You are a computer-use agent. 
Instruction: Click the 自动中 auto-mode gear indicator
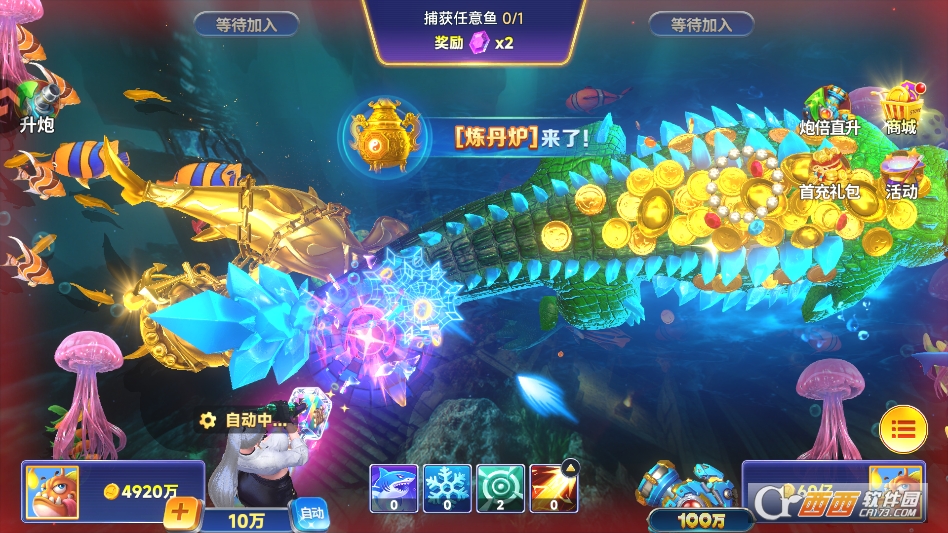tap(243, 421)
